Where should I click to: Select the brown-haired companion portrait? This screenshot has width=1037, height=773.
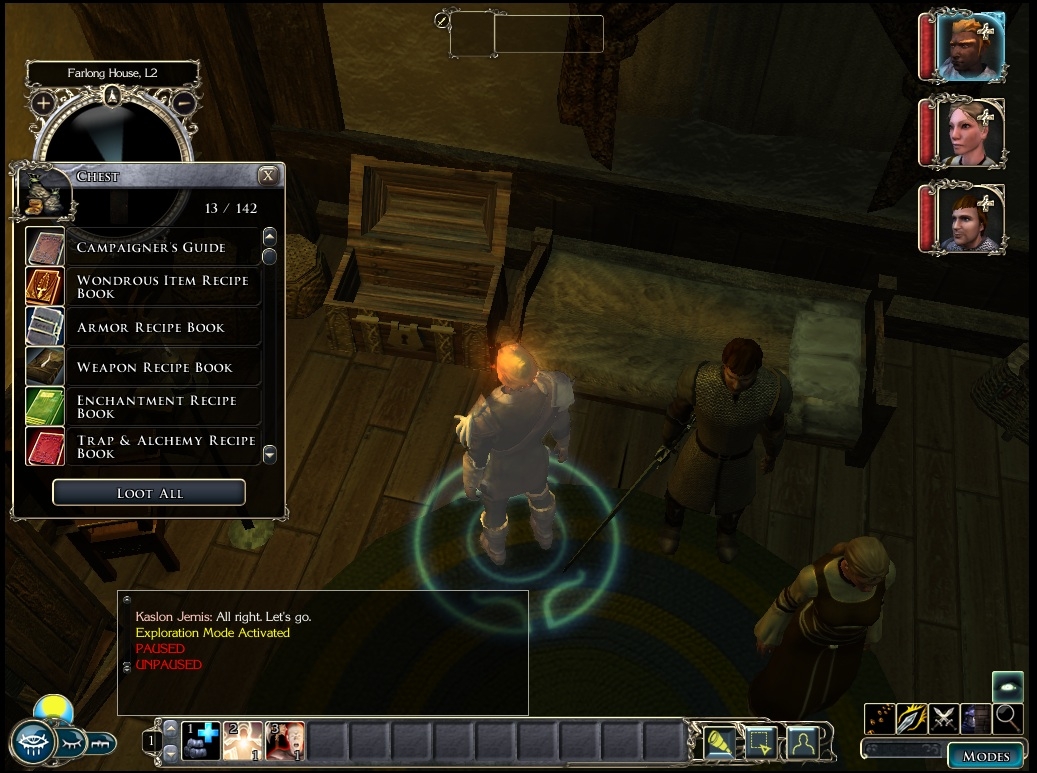point(969,217)
